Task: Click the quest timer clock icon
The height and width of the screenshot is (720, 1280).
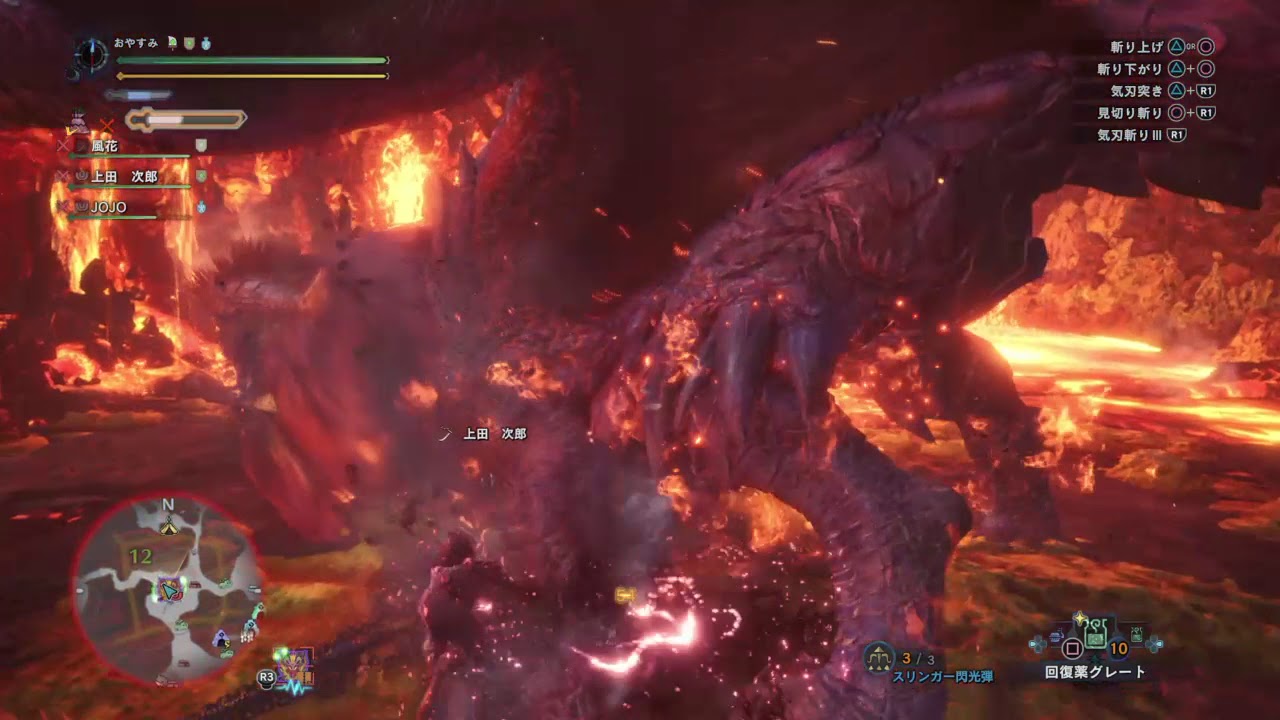Action: tap(92, 53)
